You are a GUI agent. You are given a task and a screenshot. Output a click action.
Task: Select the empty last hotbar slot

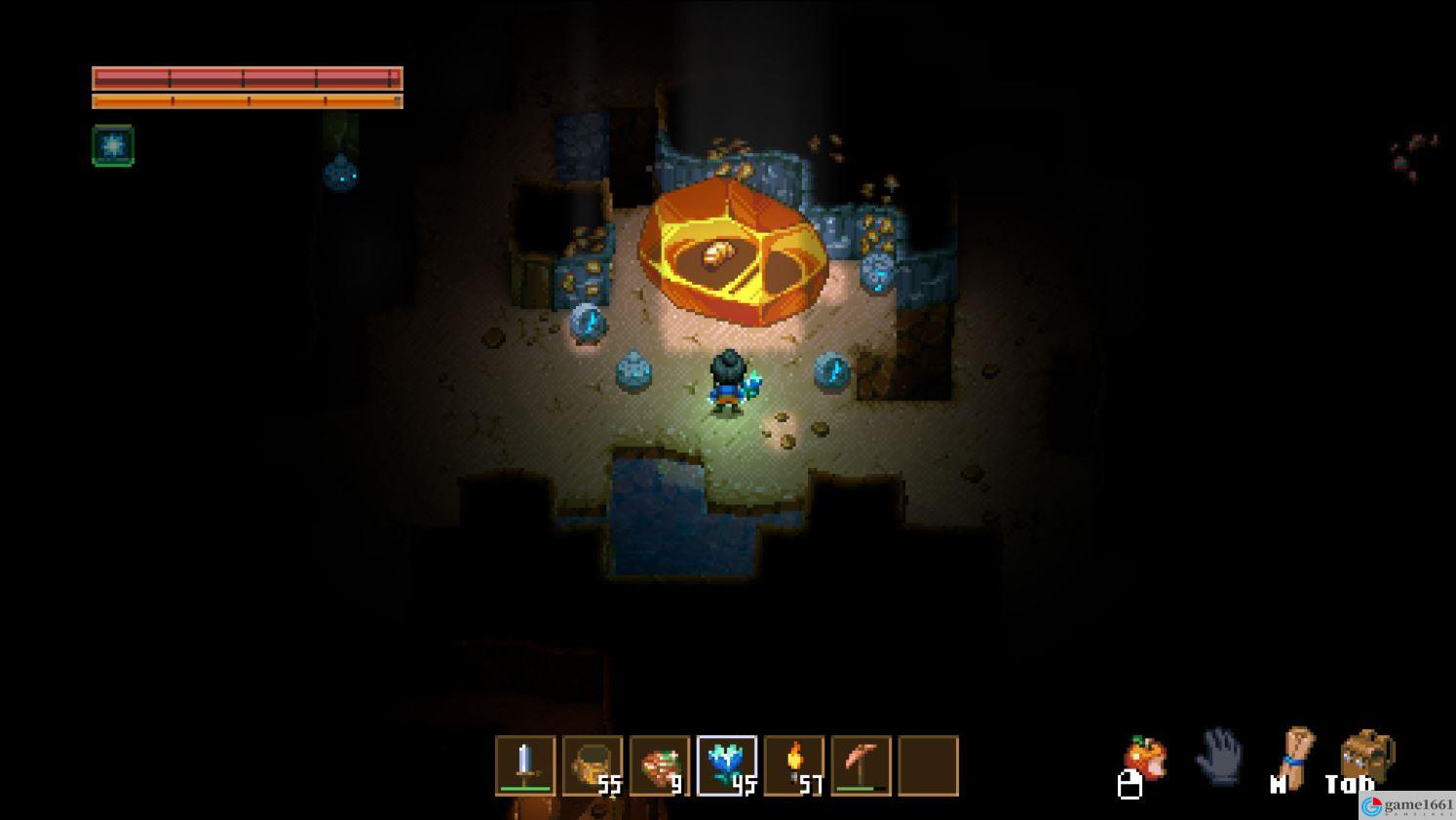(x=928, y=765)
